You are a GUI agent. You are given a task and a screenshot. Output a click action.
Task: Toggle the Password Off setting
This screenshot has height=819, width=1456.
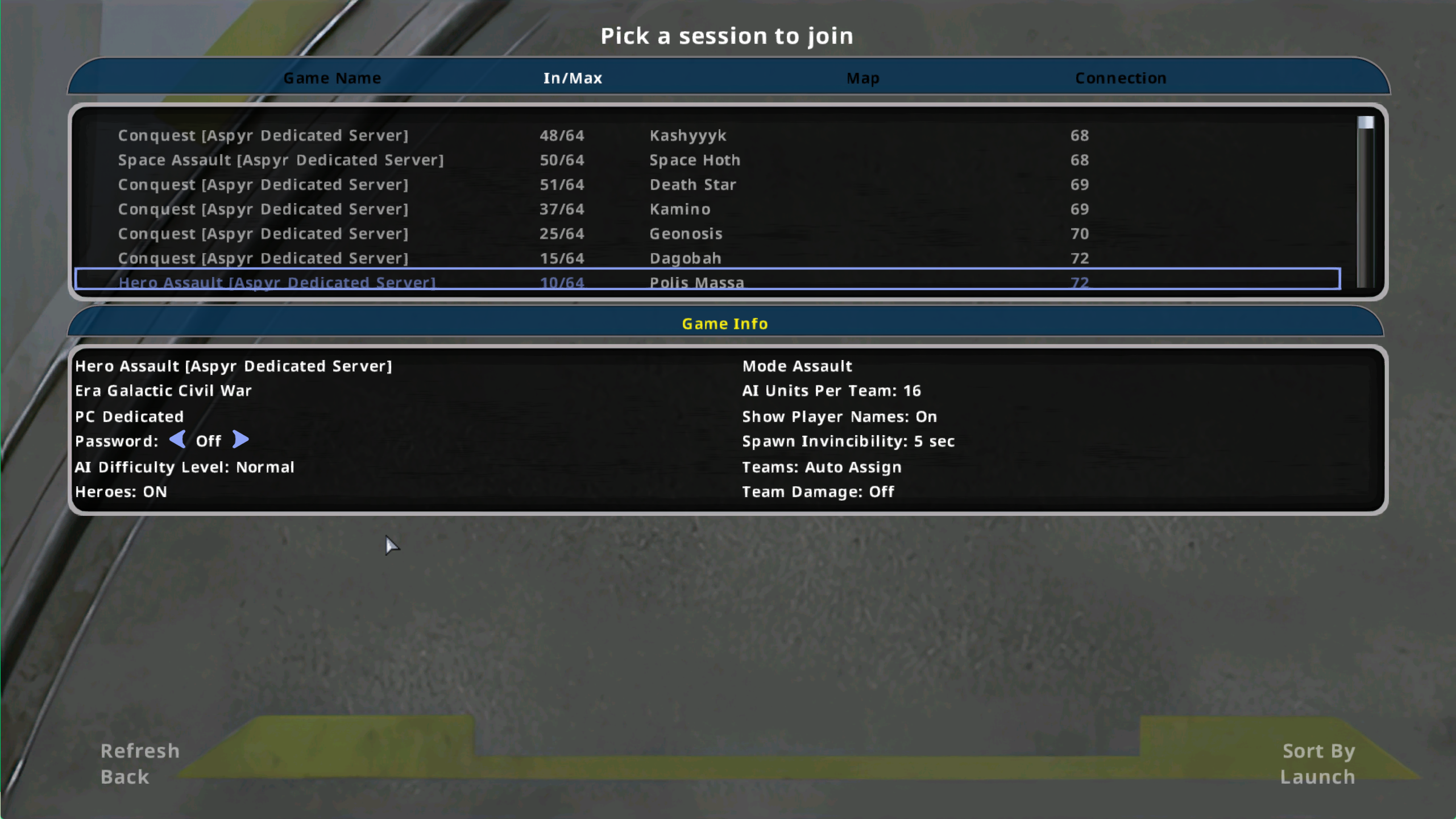tap(208, 440)
